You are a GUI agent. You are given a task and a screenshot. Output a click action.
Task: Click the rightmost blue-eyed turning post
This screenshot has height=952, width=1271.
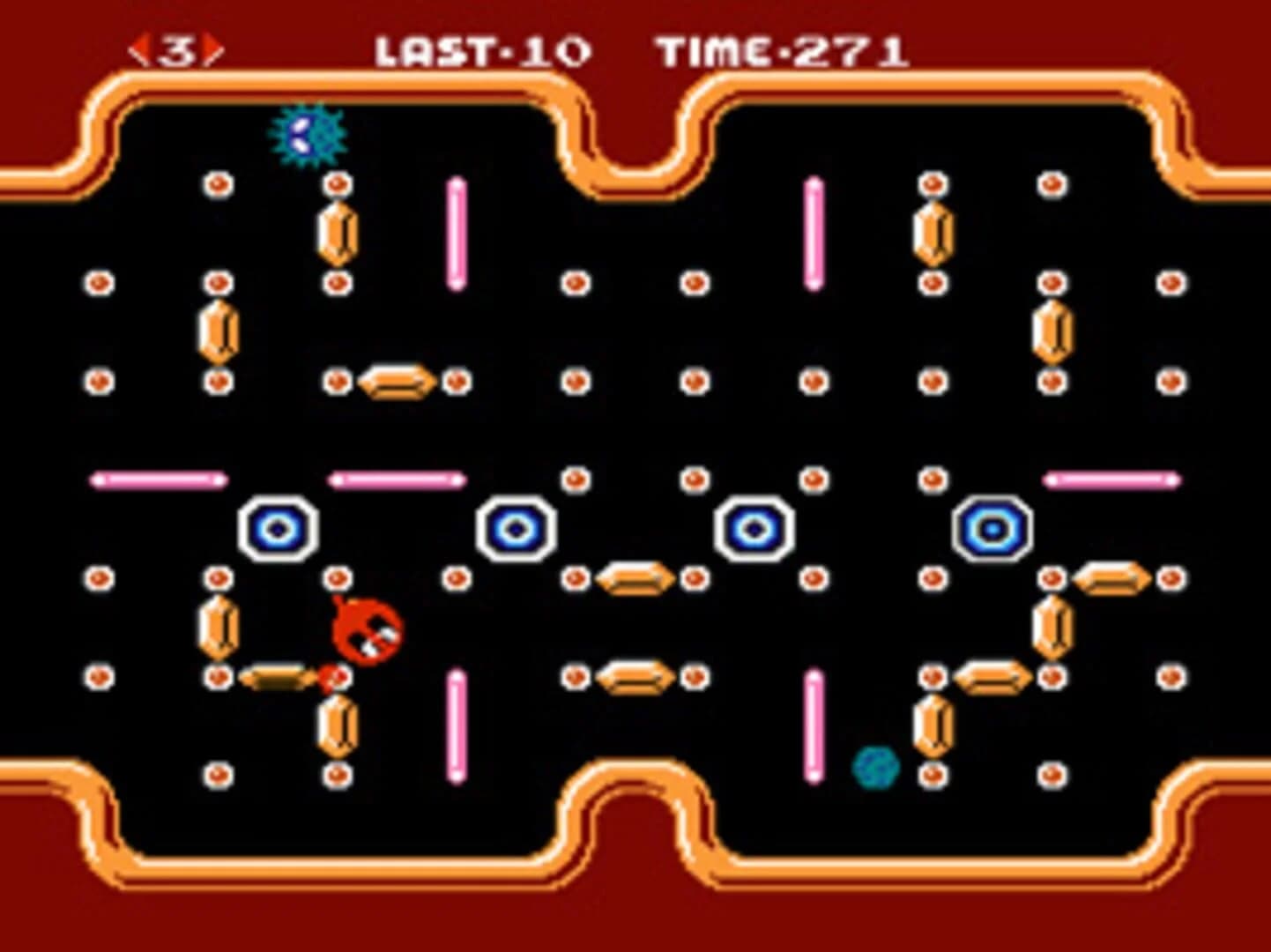[993, 527]
